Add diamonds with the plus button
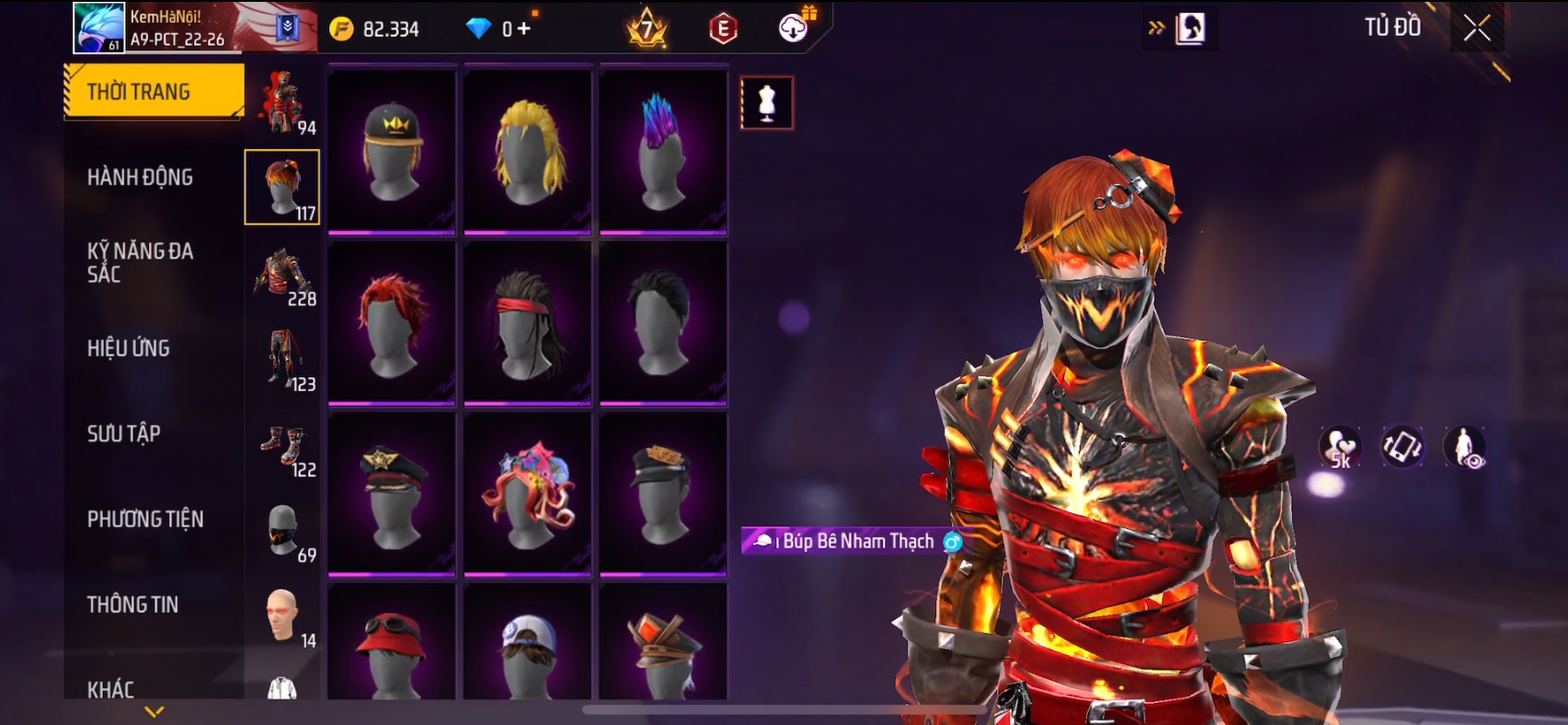 point(524,29)
